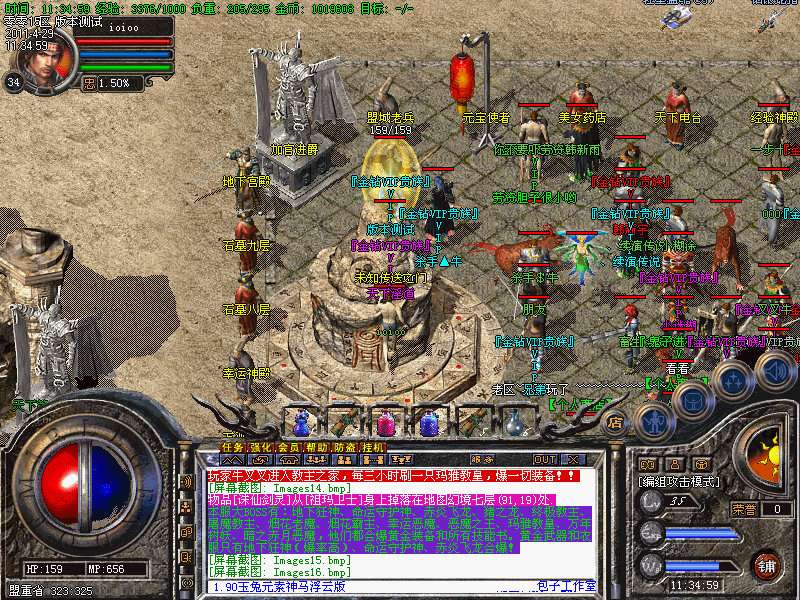This screenshot has width=800, height=600.
Task: Click the 店 shop round button
Action: coord(616,422)
